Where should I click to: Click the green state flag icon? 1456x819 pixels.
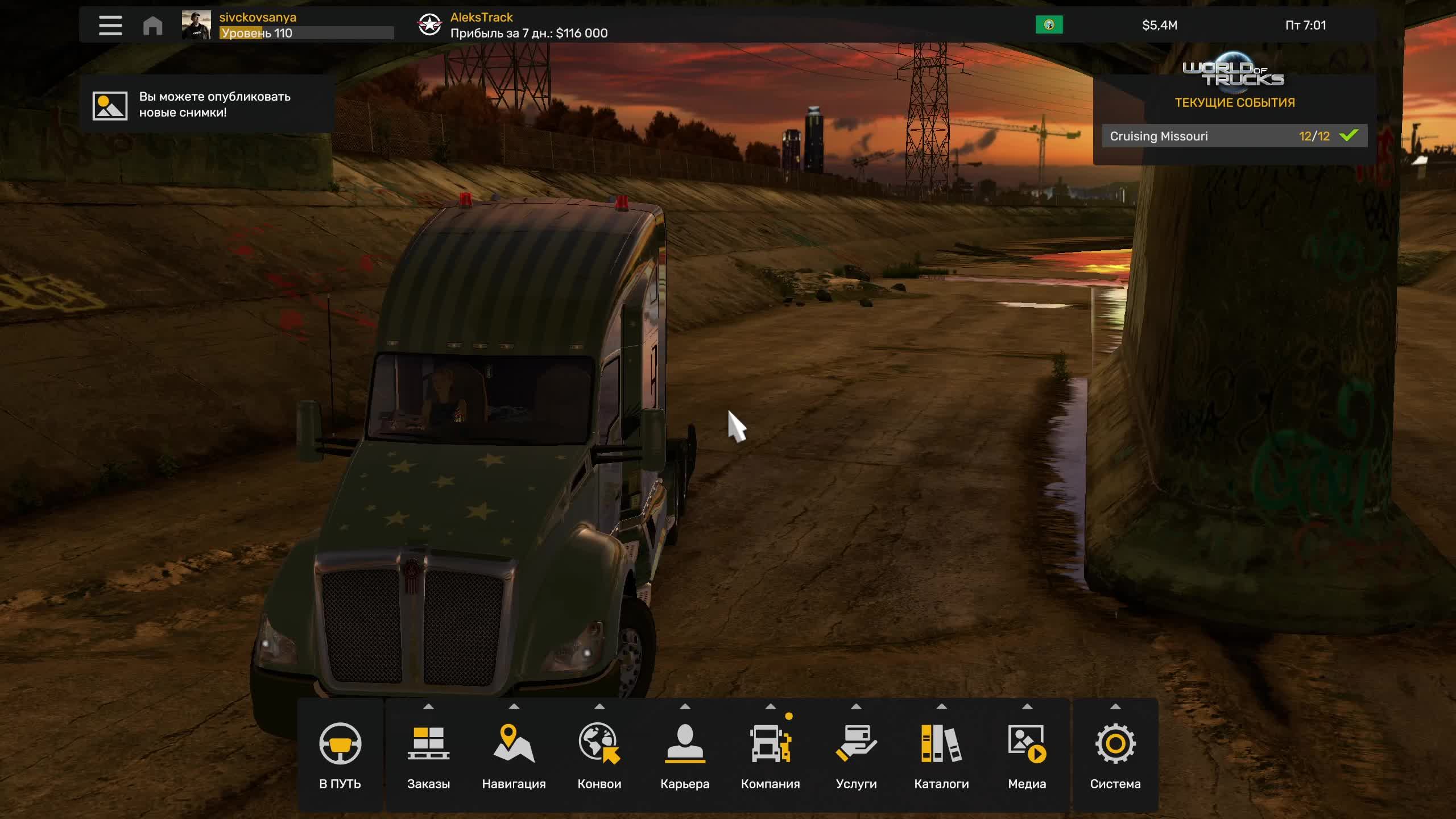1049,25
